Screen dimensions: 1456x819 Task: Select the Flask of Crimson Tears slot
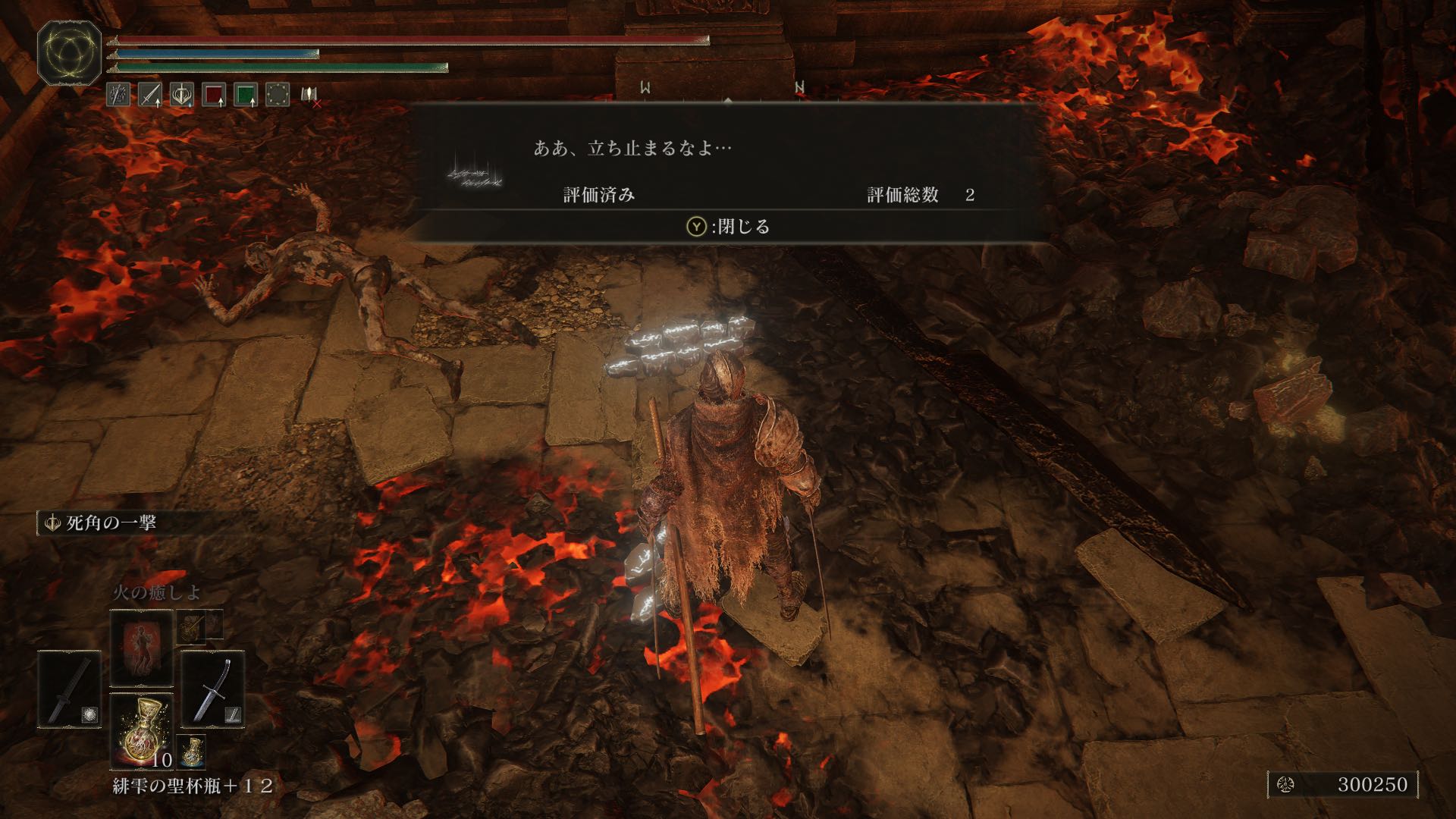click(x=141, y=730)
